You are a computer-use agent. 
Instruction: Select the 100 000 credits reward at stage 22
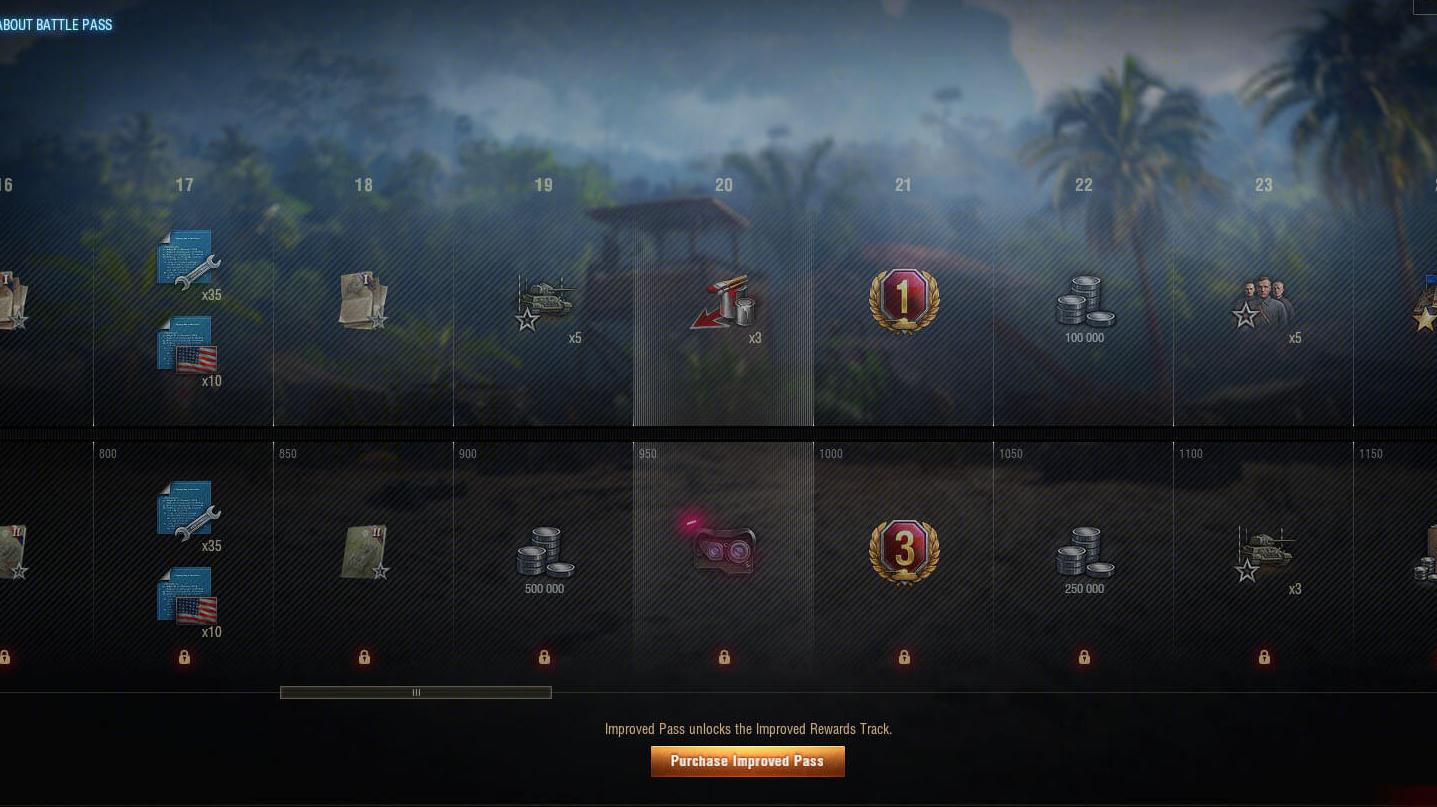[x=1083, y=300]
